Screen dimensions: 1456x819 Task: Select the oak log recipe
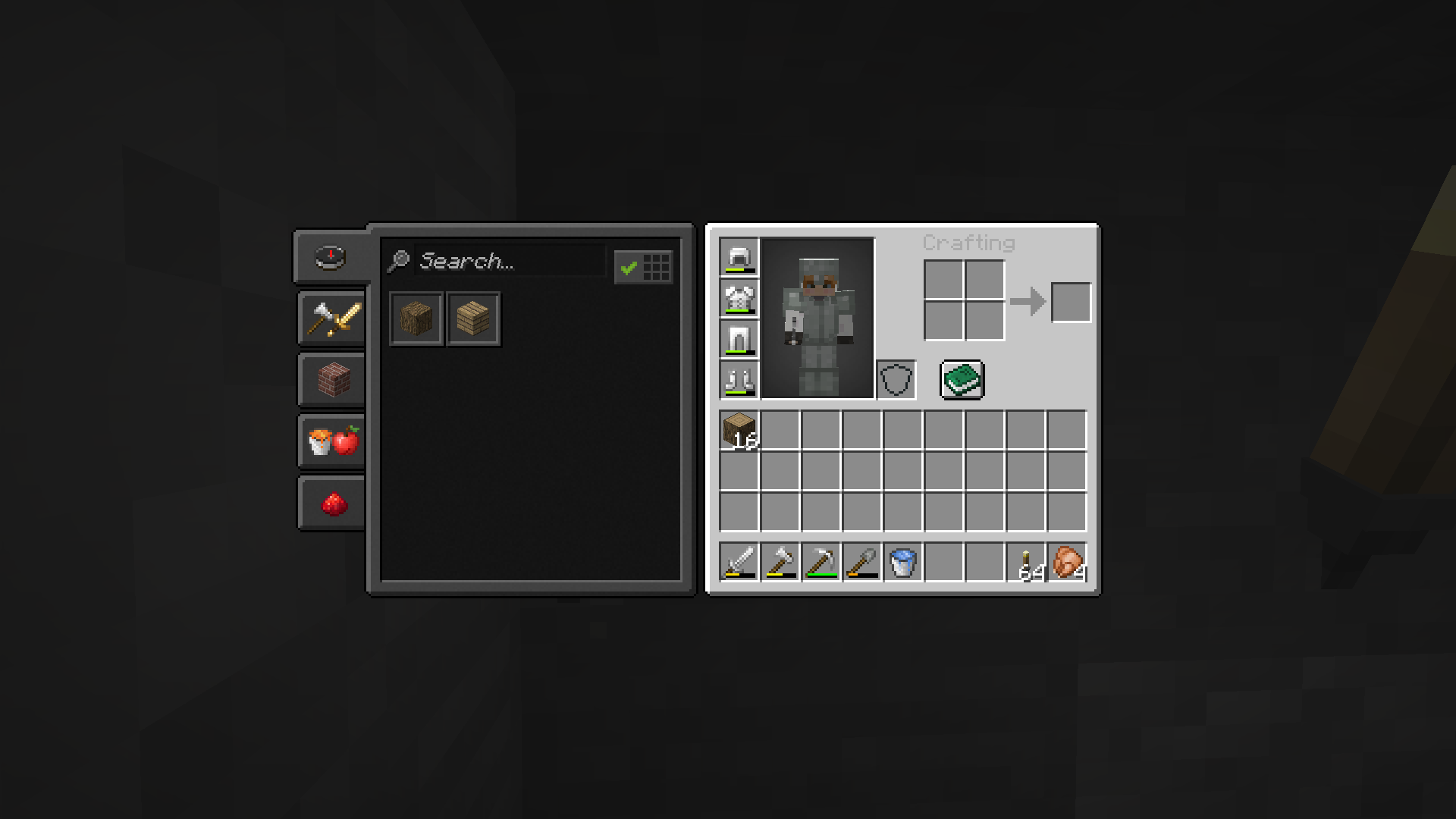point(416,318)
